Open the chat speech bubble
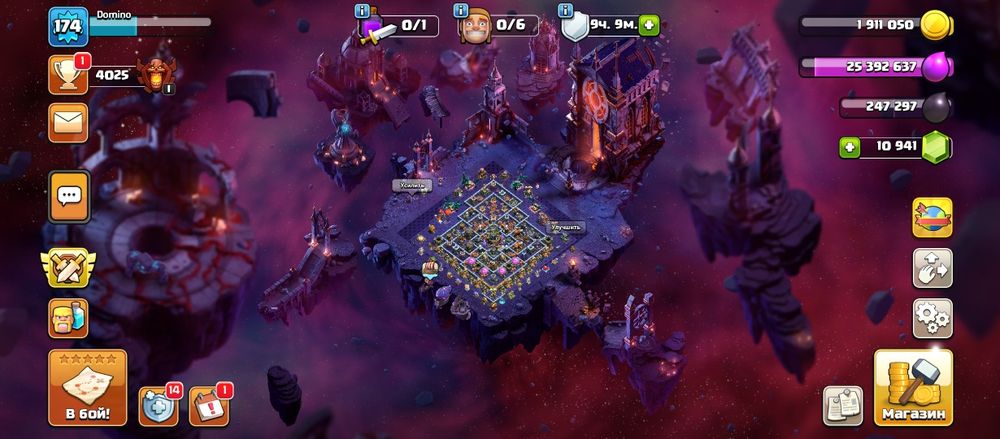This screenshot has height=439, width=1000. point(69,196)
